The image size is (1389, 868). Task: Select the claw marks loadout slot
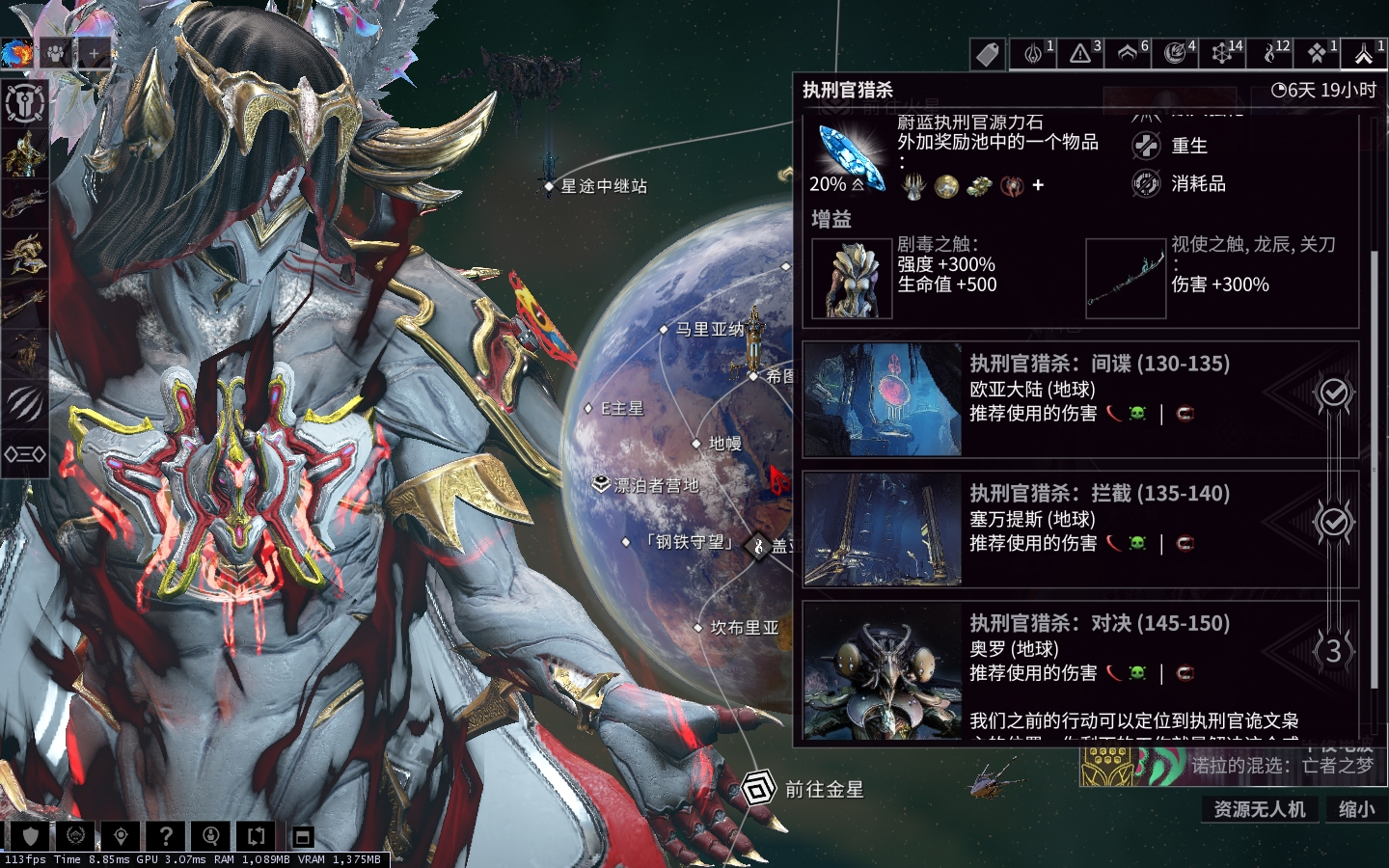coord(24,403)
